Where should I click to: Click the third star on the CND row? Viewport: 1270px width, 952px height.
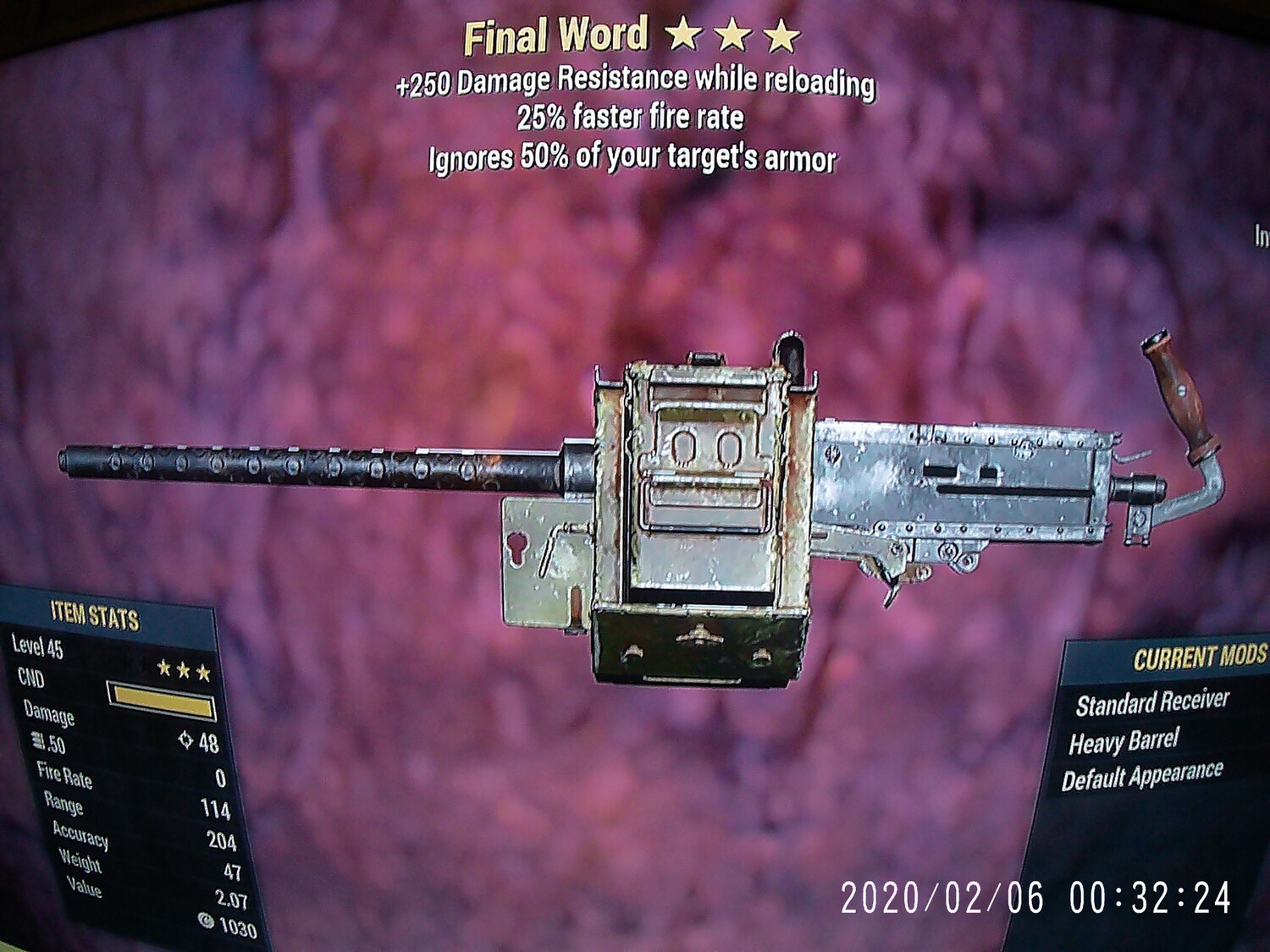pos(204,673)
